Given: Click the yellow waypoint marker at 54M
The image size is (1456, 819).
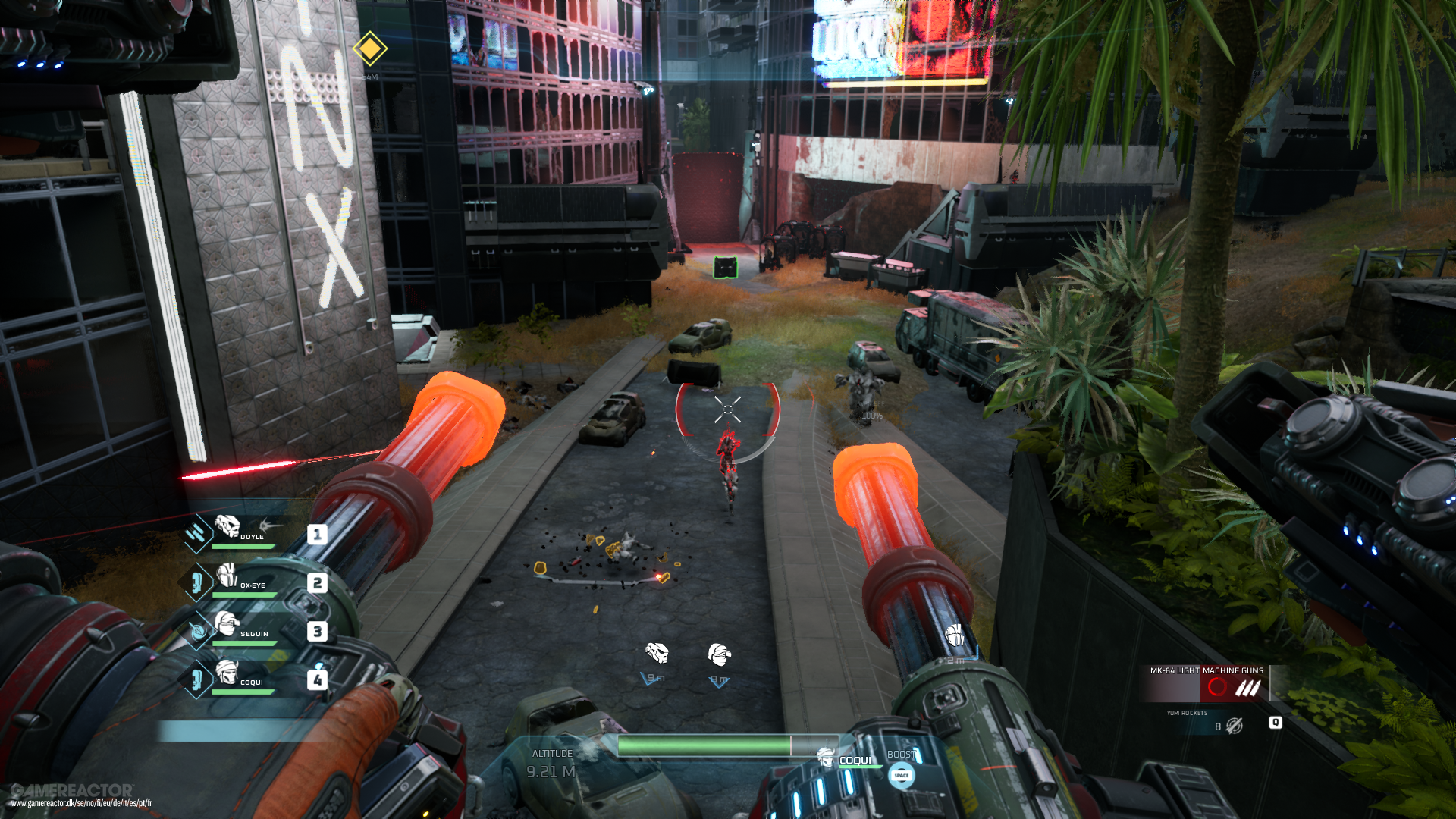Looking at the screenshot, I should tap(369, 50).
